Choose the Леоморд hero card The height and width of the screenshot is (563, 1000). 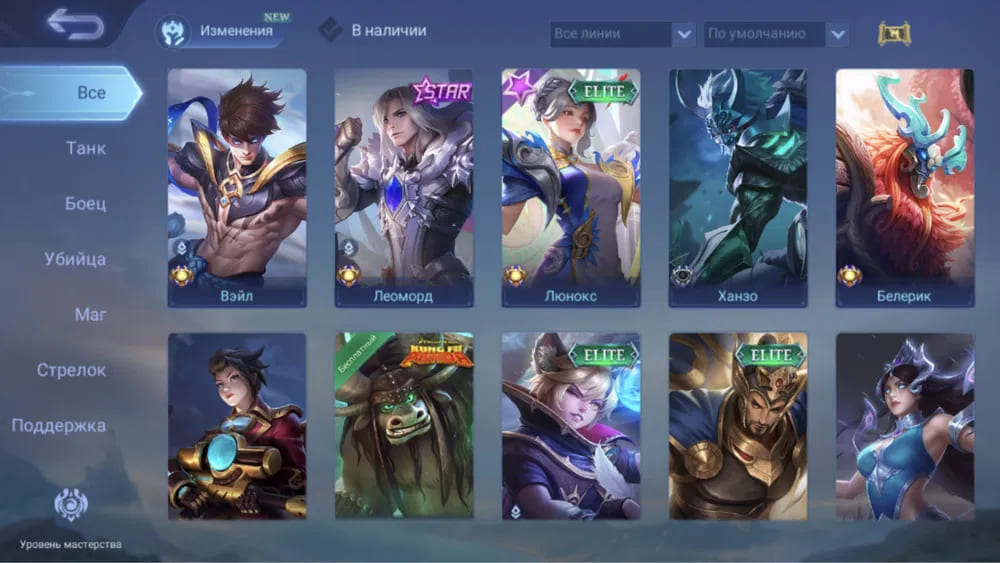404,187
